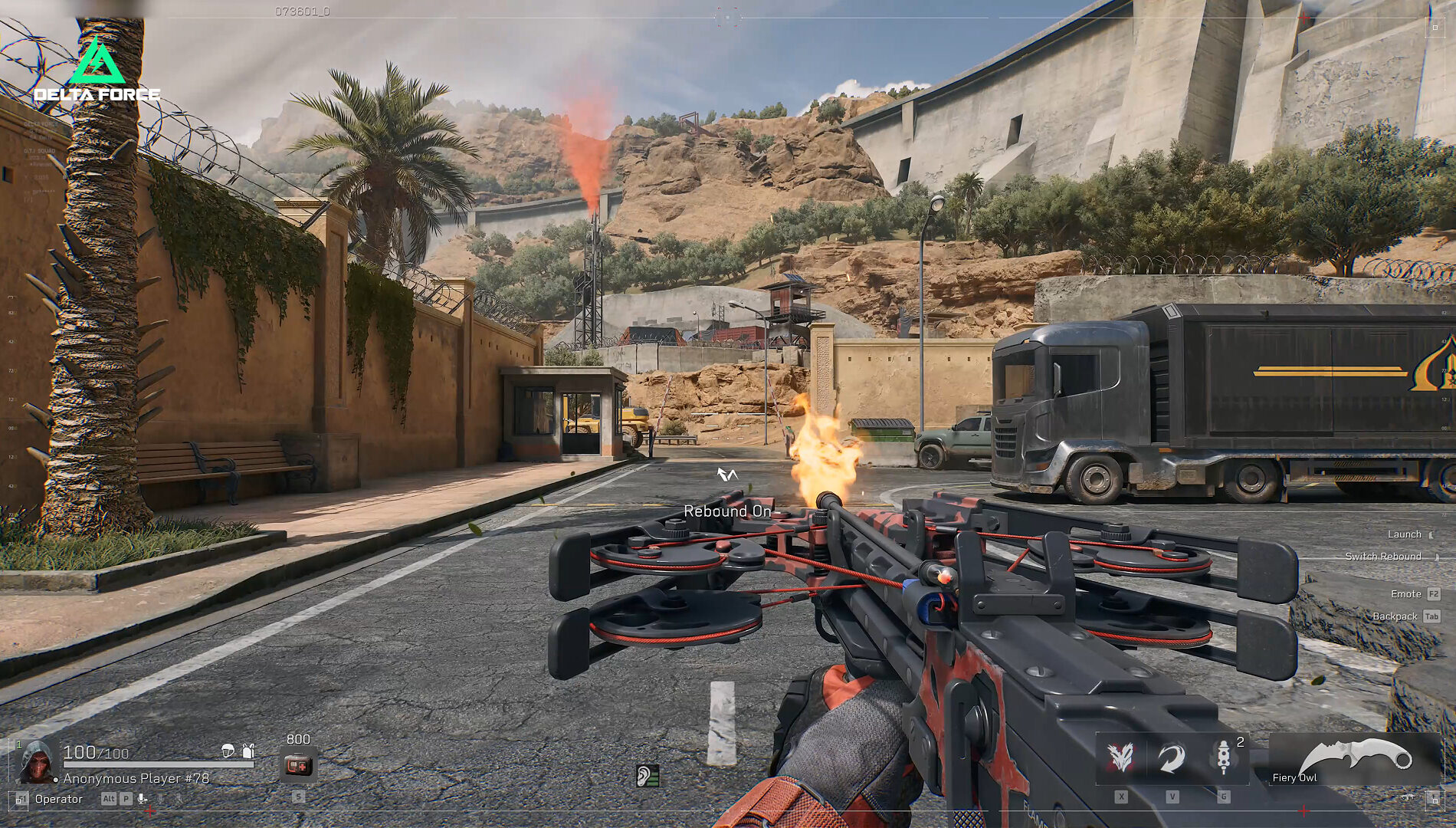
Task: Click the voice chat ear indicator
Action: pyautogui.click(x=648, y=775)
